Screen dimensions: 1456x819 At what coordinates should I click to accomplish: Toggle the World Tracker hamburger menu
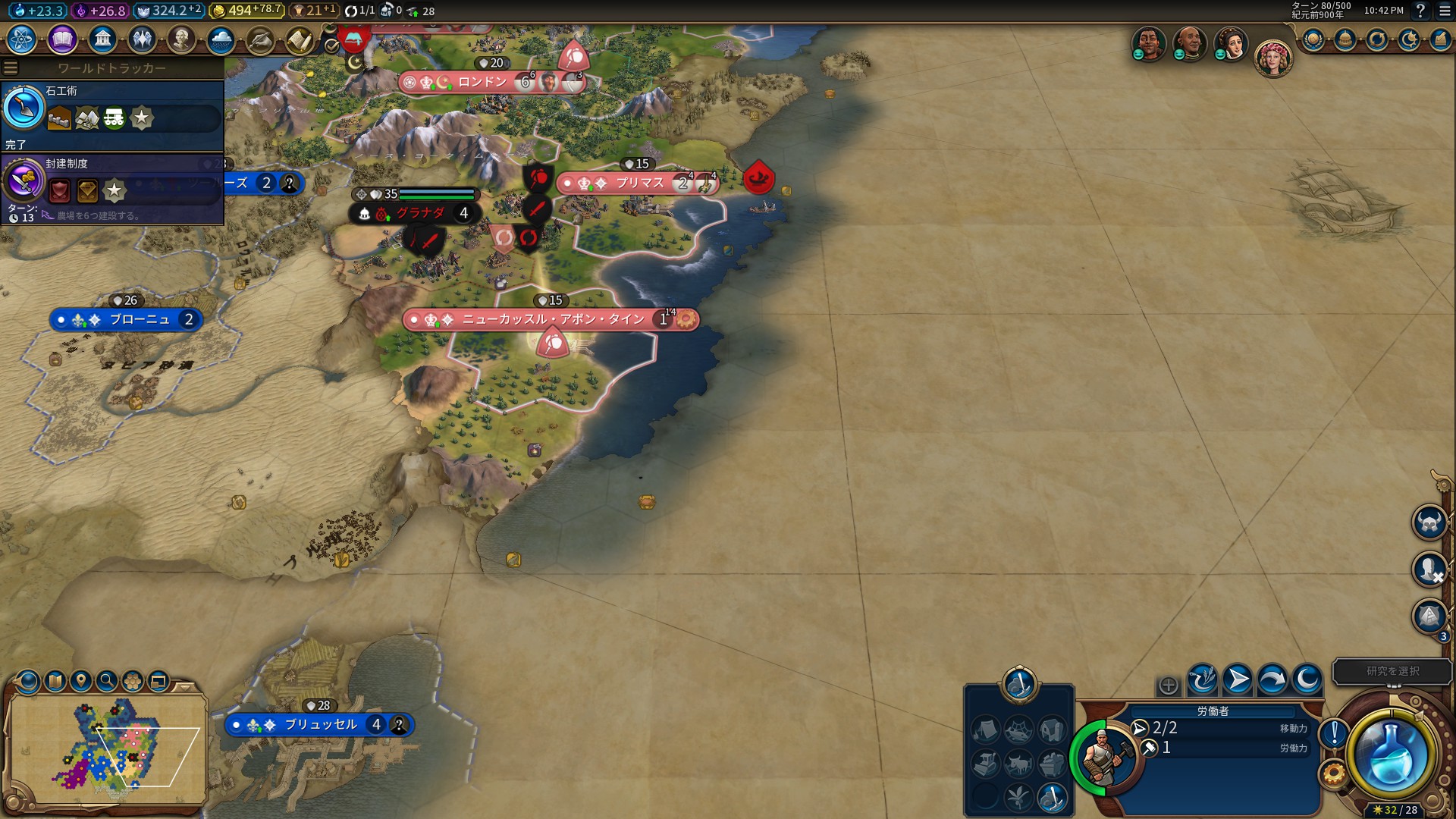coord(11,68)
